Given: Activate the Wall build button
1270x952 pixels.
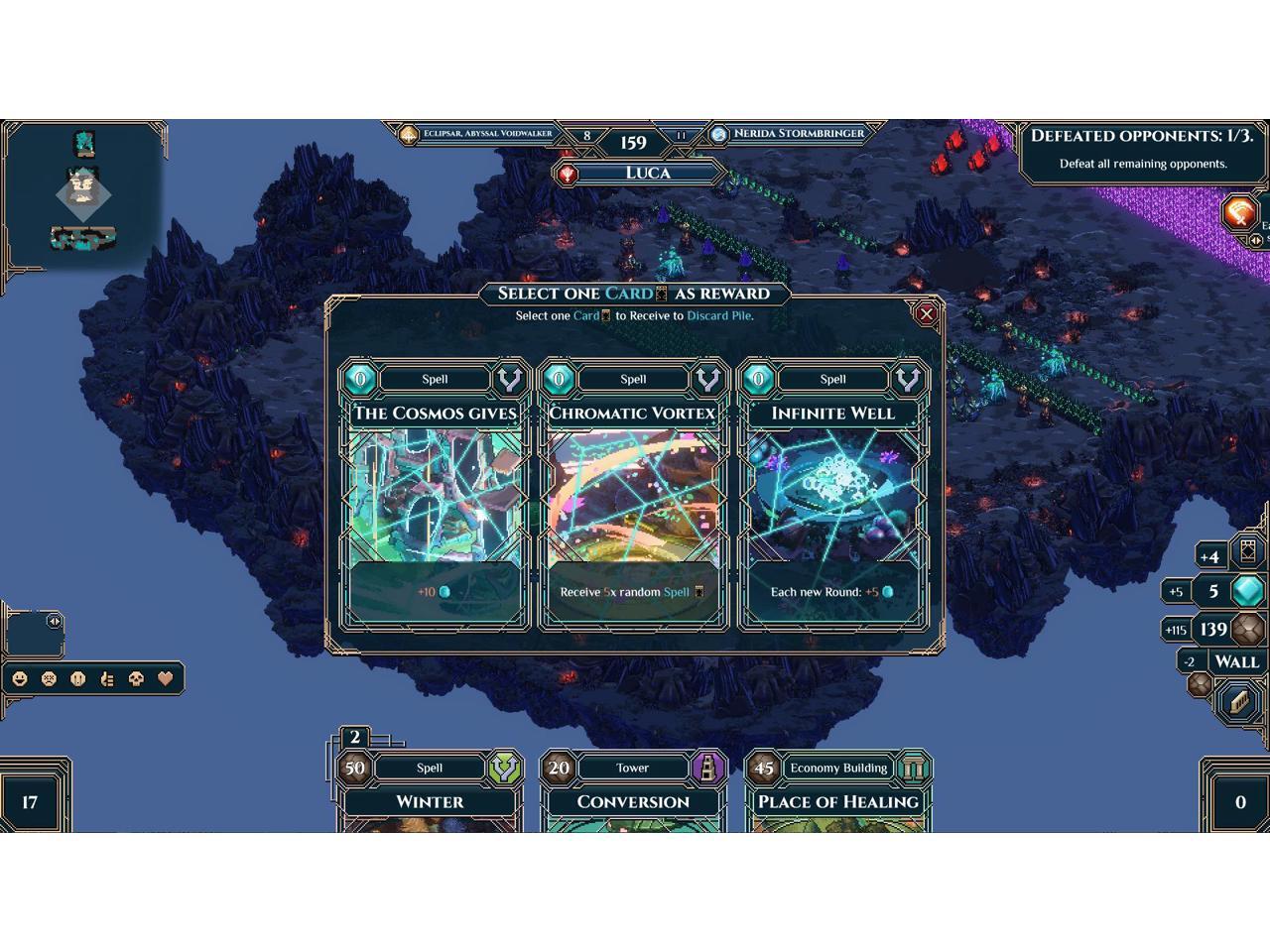Looking at the screenshot, I should pos(1236,661).
